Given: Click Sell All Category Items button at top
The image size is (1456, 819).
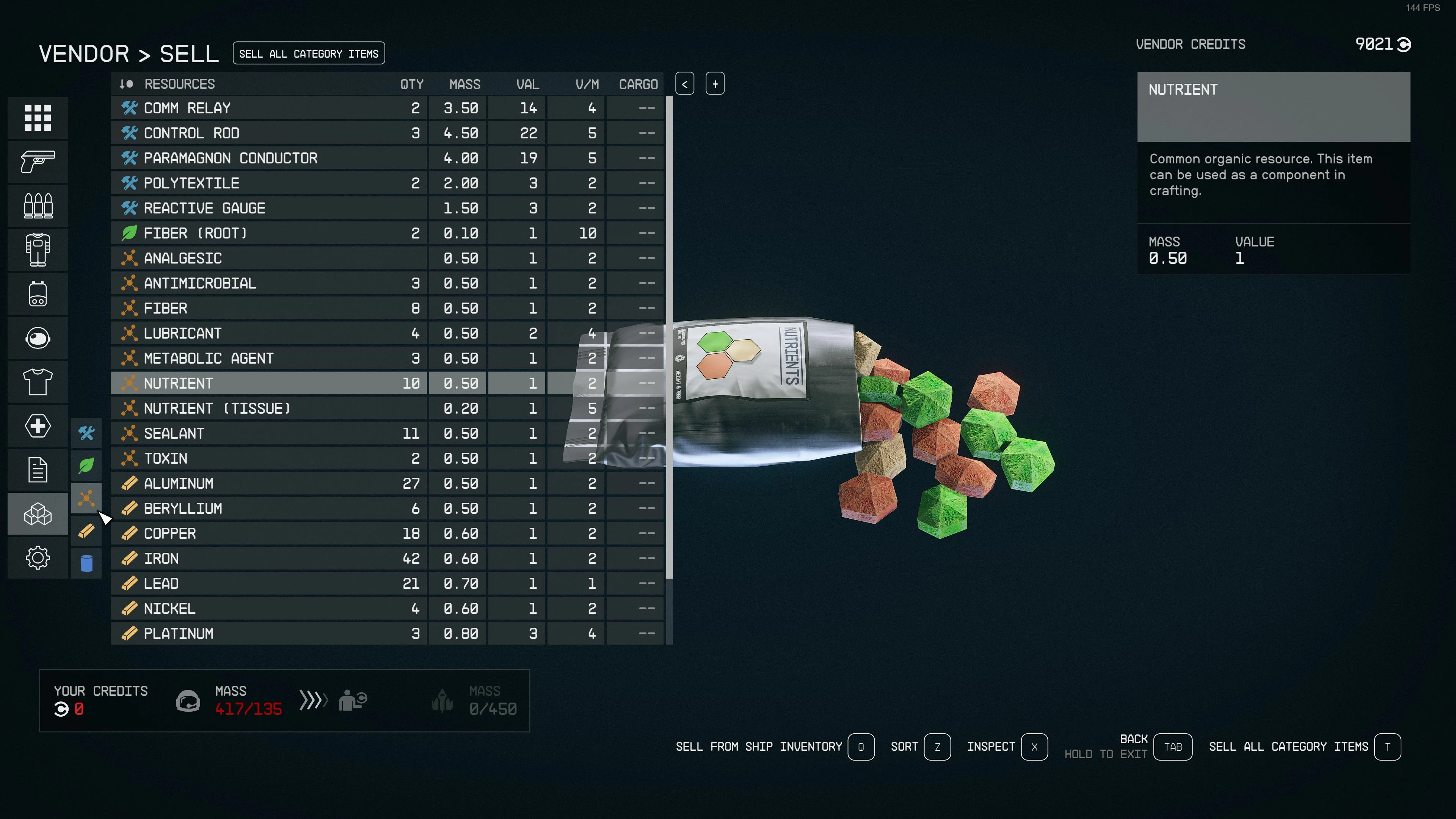Looking at the screenshot, I should coord(309,54).
